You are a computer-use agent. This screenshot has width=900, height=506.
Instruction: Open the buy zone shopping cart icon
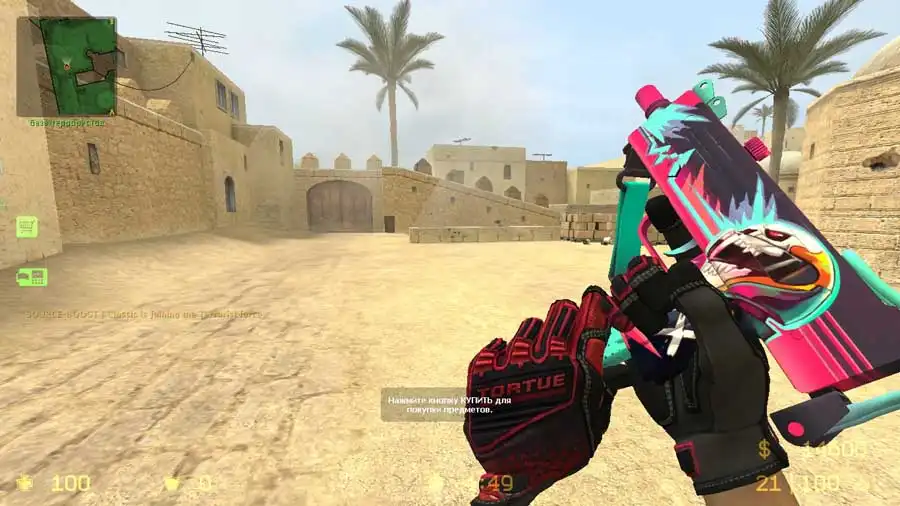tap(27, 226)
